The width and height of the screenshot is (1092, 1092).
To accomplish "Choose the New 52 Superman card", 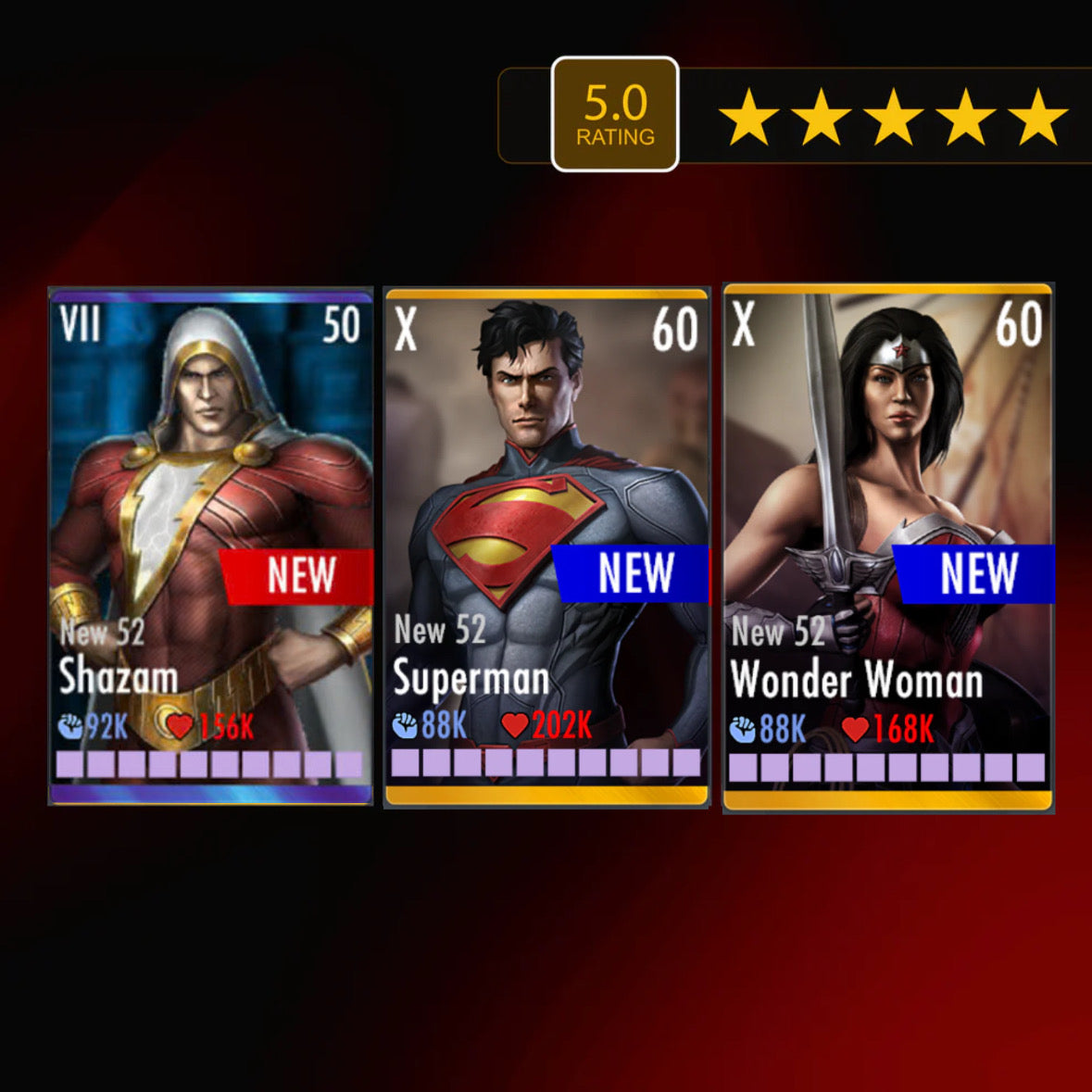I will pyautogui.click(x=546, y=546).
